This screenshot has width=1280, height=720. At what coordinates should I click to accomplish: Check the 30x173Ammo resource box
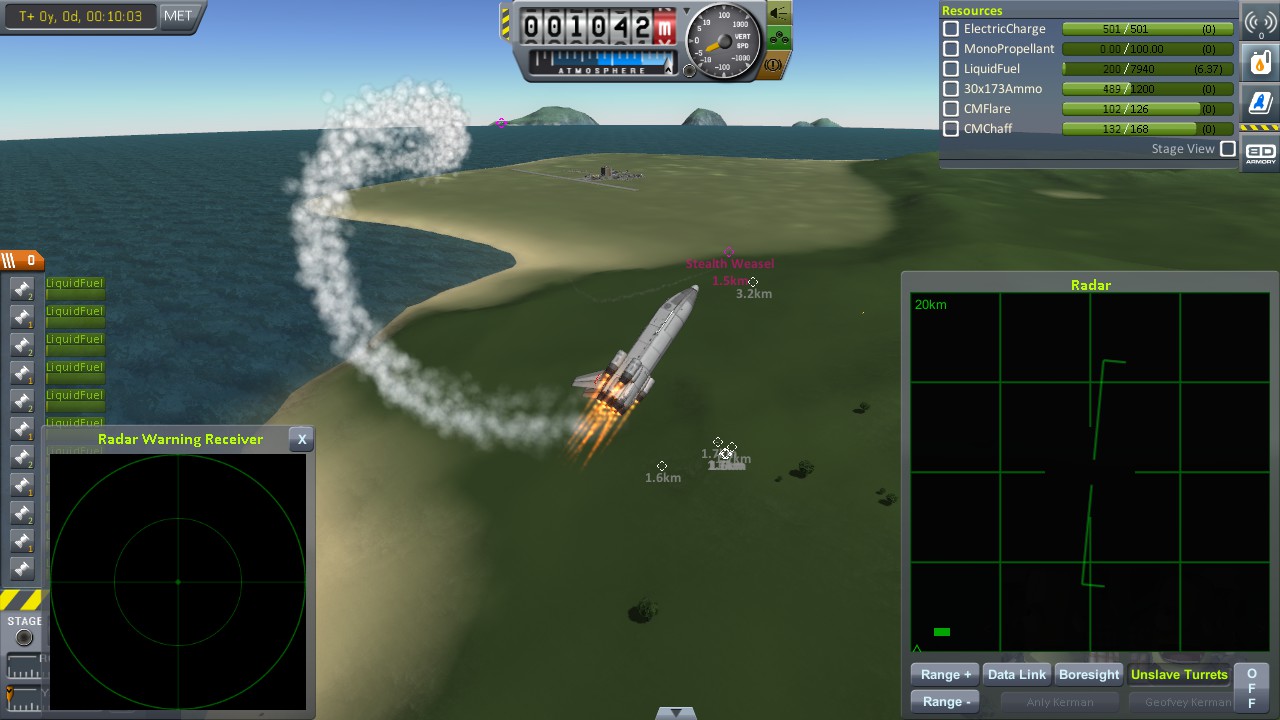click(x=951, y=89)
